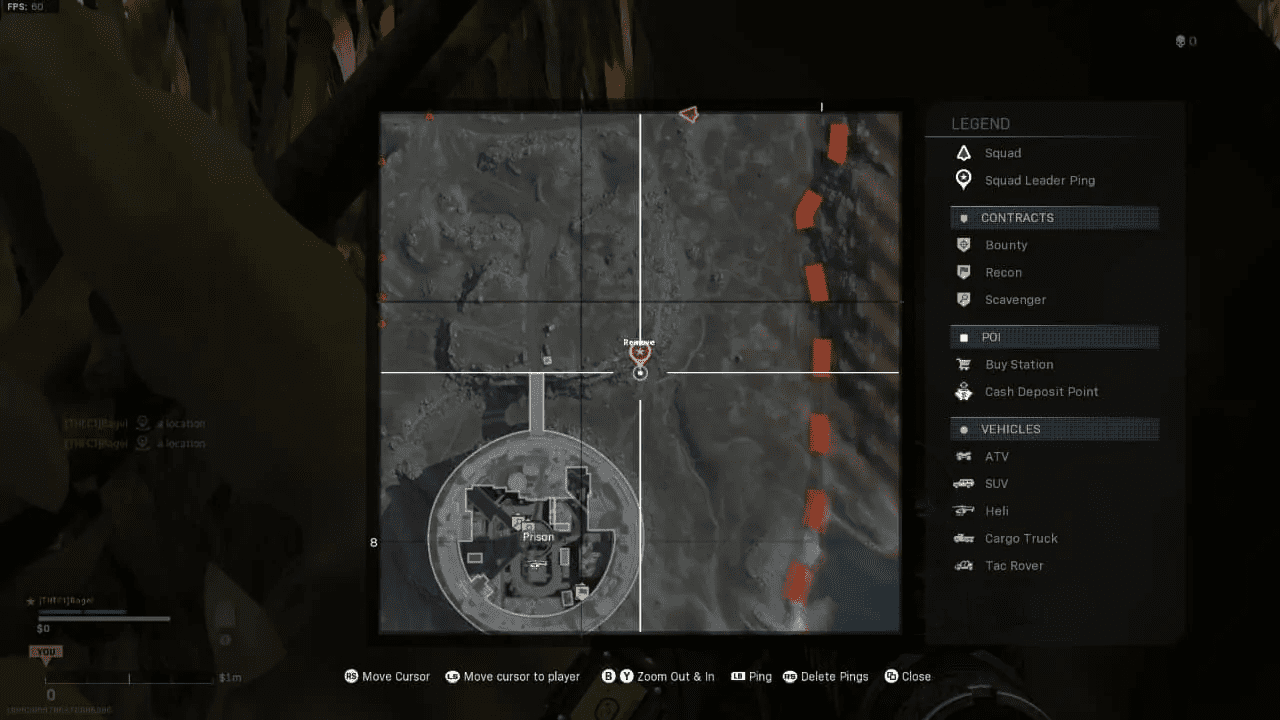Select the SUV vehicle icon
This screenshot has height=720, width=1280.
pos(963,483)
